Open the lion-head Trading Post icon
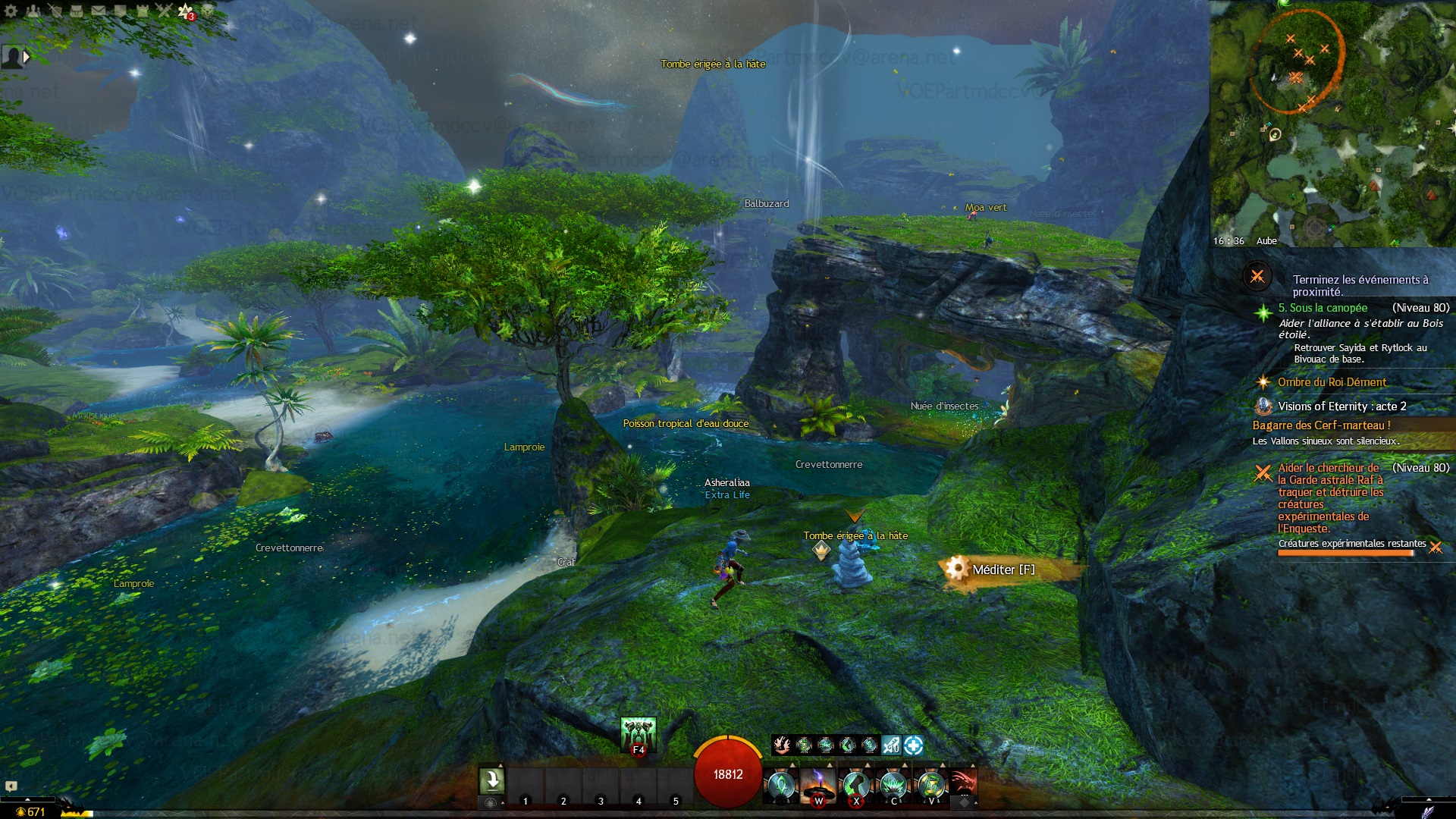 207,11
